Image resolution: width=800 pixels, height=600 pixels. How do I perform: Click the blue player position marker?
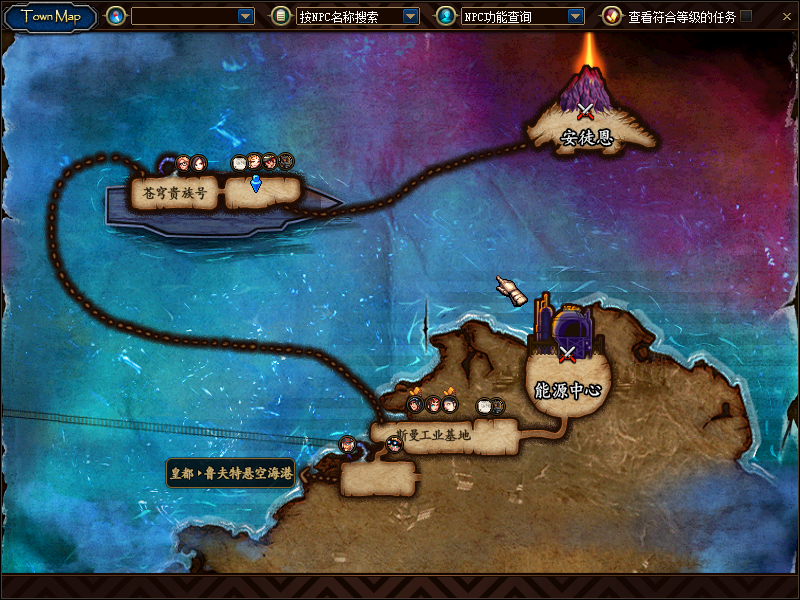click(255, 184)
